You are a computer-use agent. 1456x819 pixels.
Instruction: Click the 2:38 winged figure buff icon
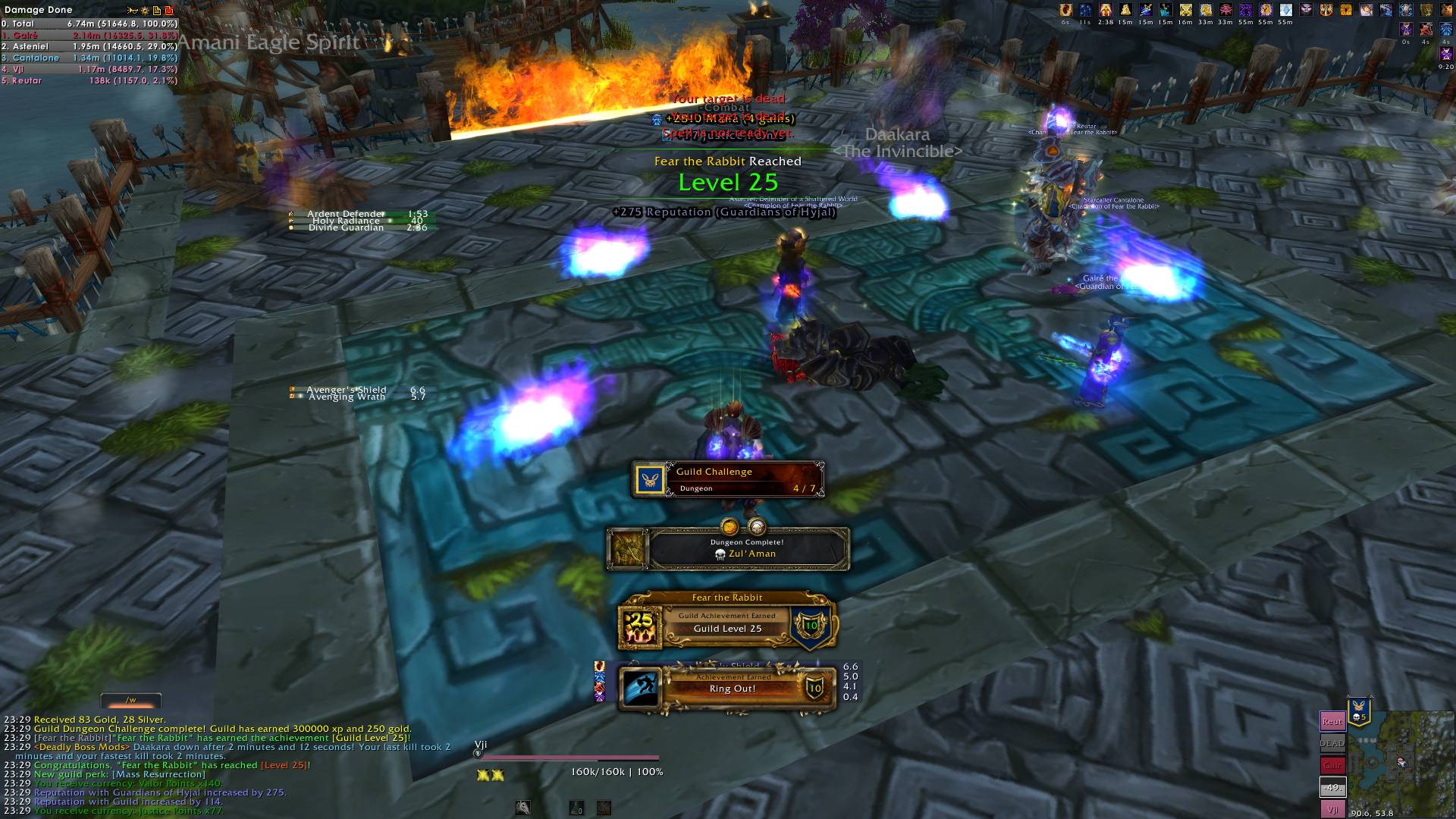(x=1106, y=10)
